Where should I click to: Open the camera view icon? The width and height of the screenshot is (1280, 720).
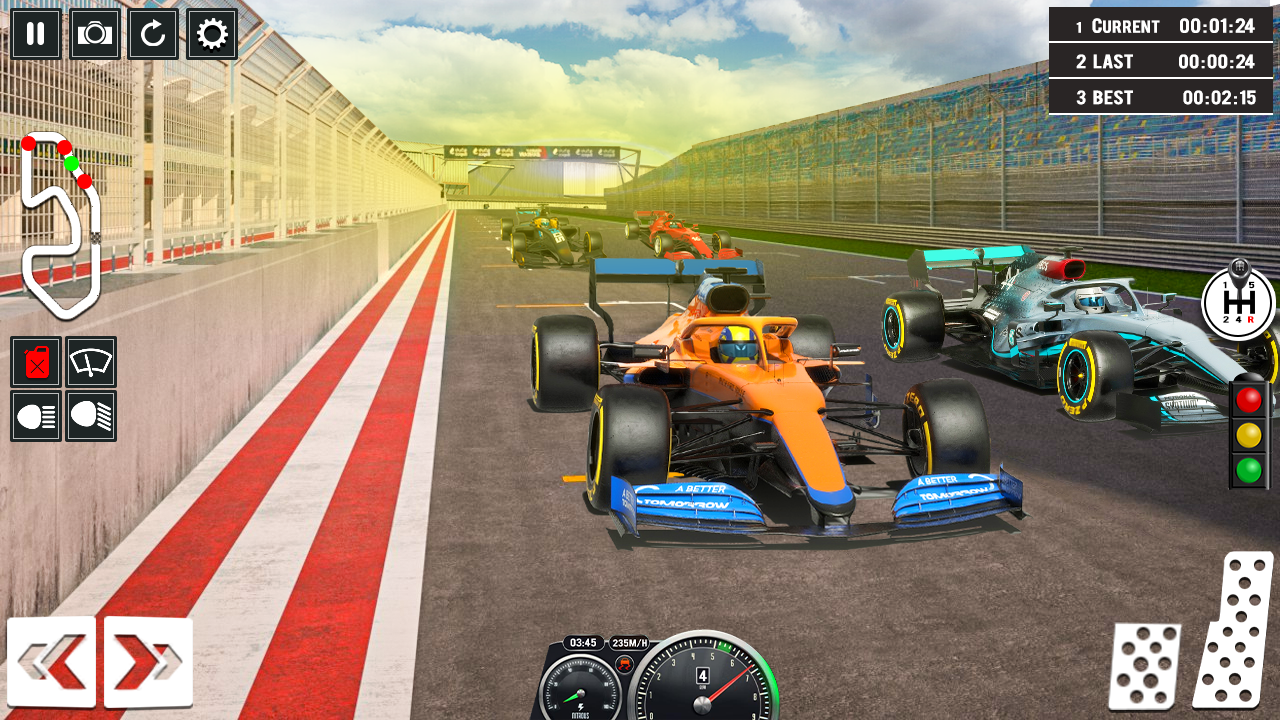click(x=95, y=33)
